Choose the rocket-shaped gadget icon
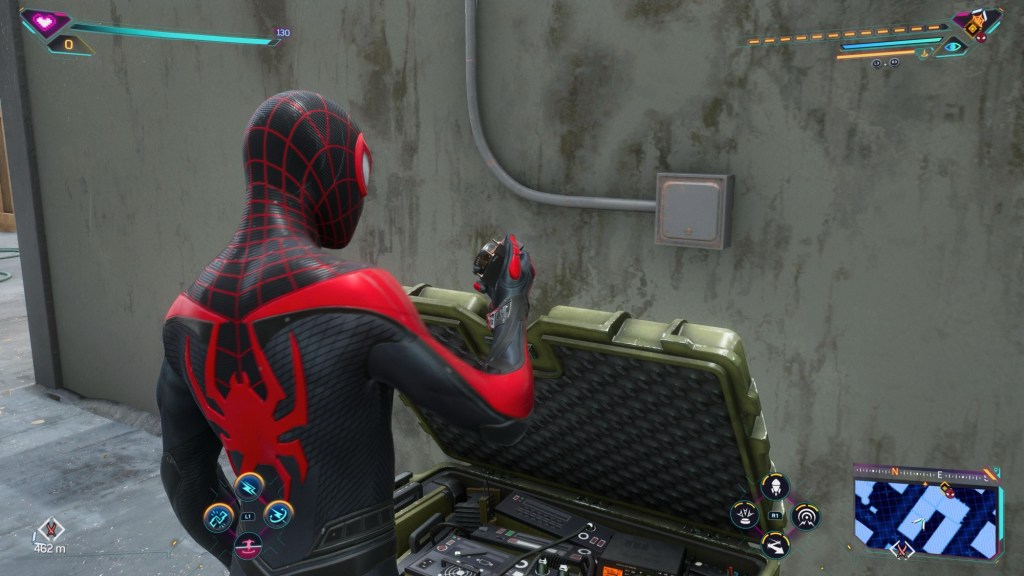Image resolution: width=1024 pixels, height=576 pixels. (775, 487)
